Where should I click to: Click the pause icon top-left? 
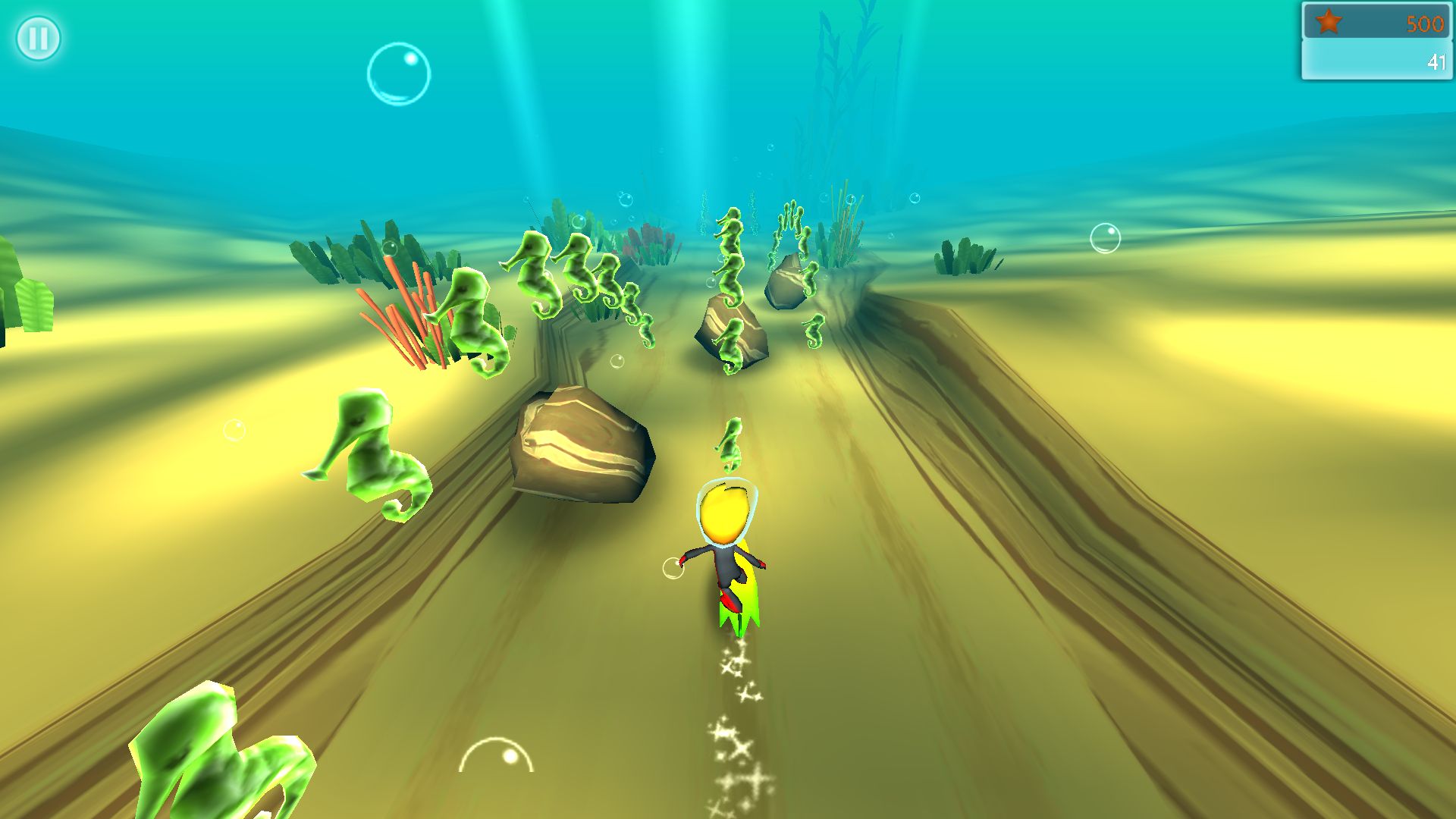(38, 37)
